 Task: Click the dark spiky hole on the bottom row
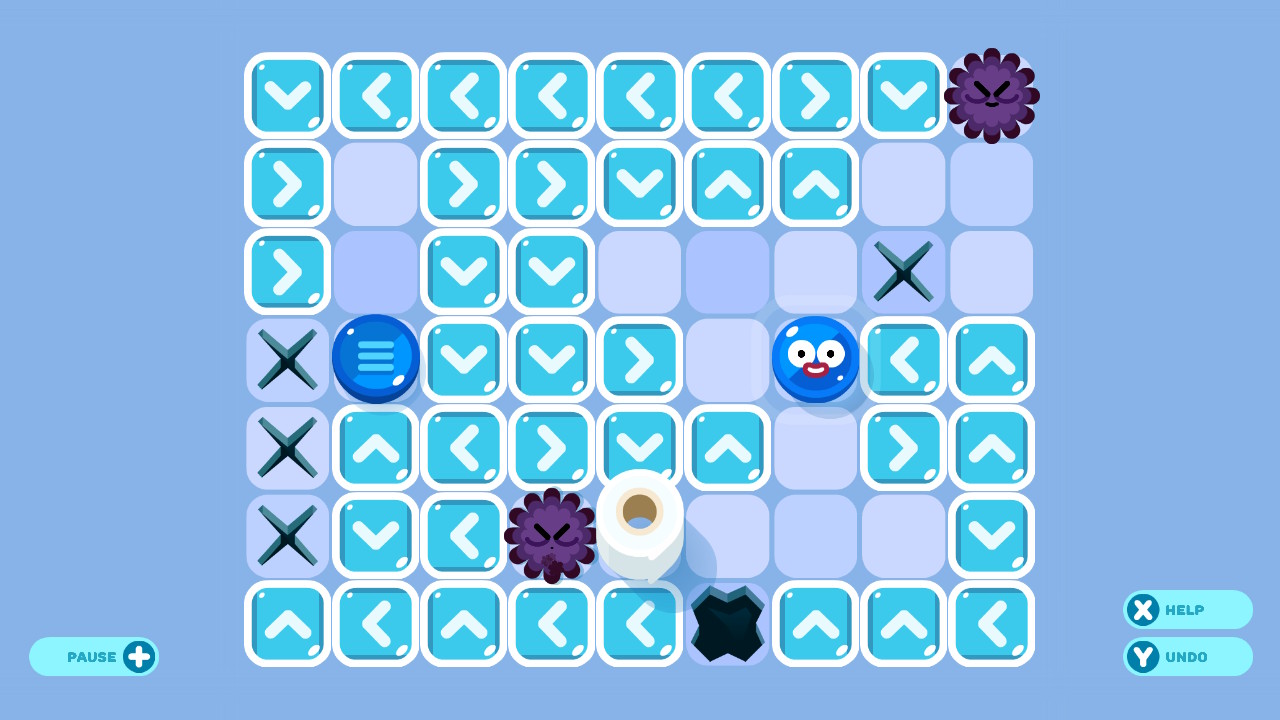727,623
